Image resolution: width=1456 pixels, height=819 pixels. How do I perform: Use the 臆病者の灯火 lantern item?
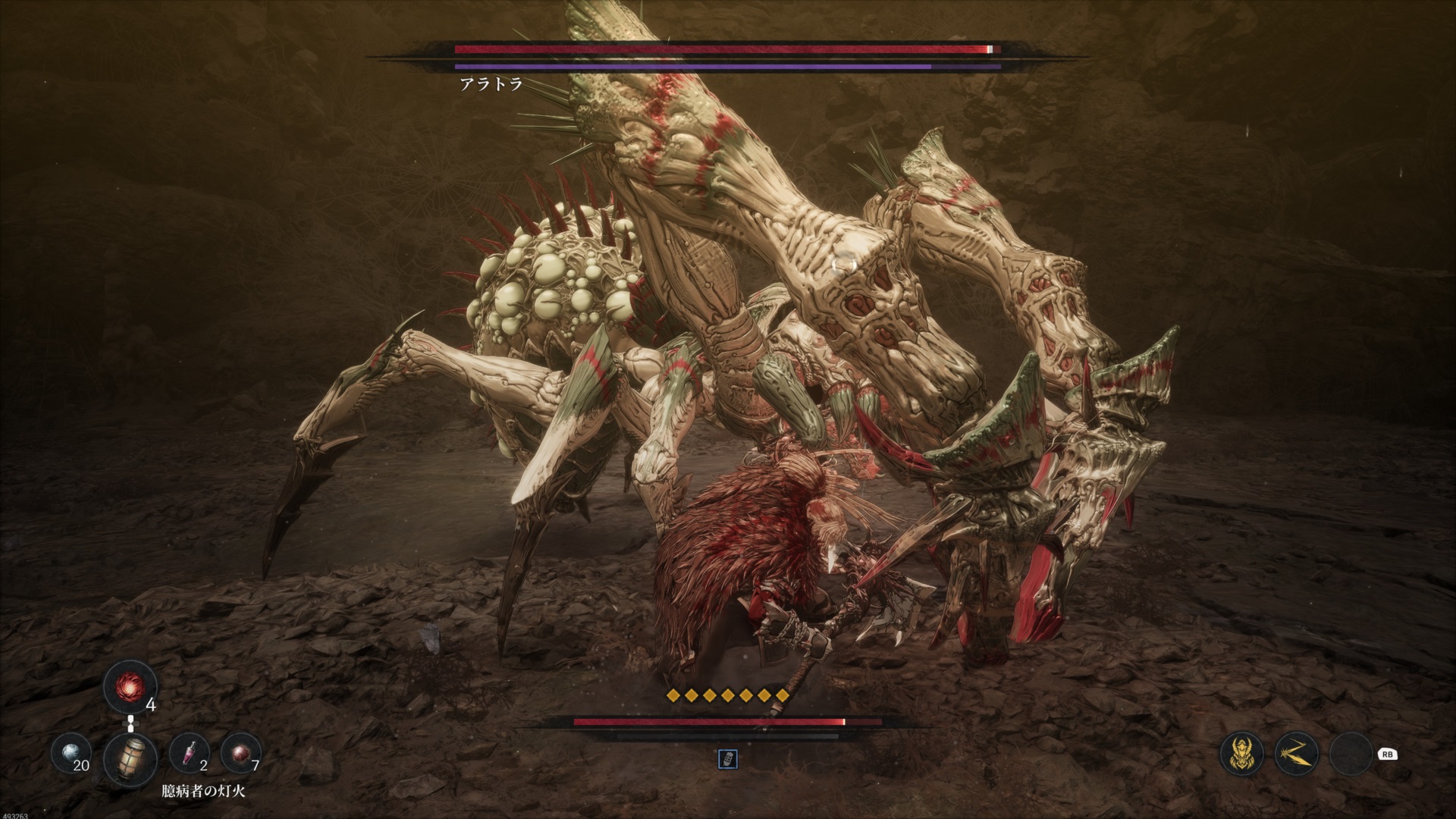(x=130, y=758)
